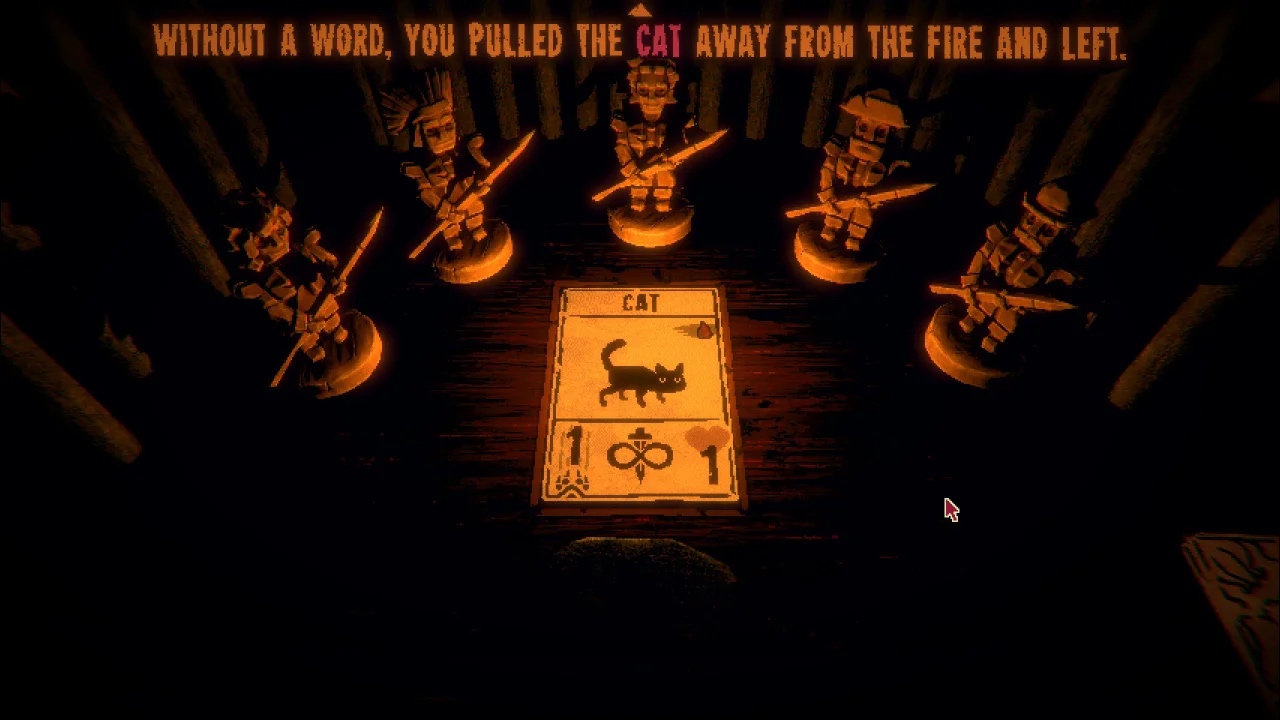Click the small up arrow above the narration
The width and height of the screenshot is (1280, 720).
tap(639, 10)
